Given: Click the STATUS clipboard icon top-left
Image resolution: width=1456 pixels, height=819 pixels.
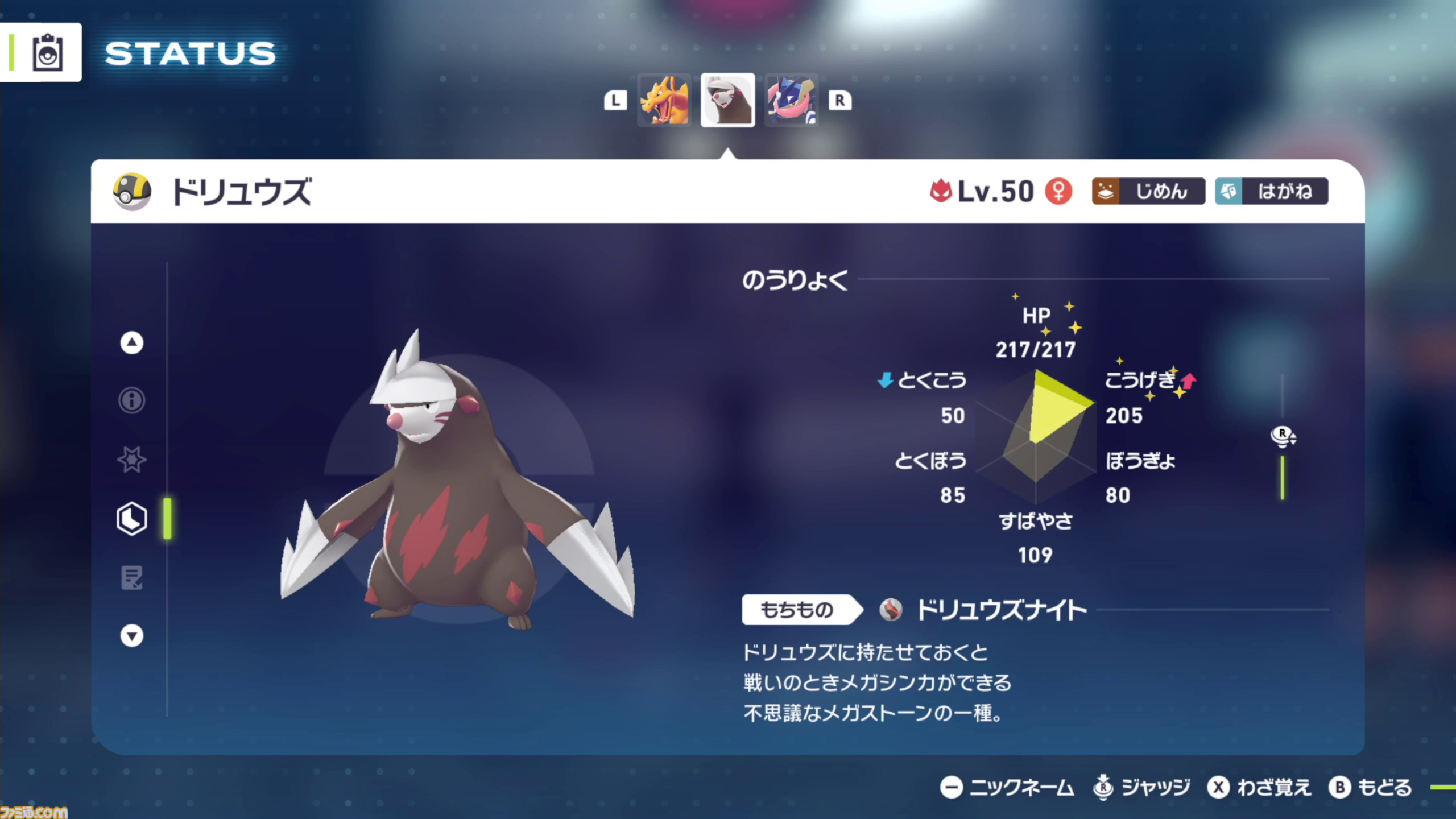Looking at the screenshot, I should pyautogui.click(x=47, y=51).
